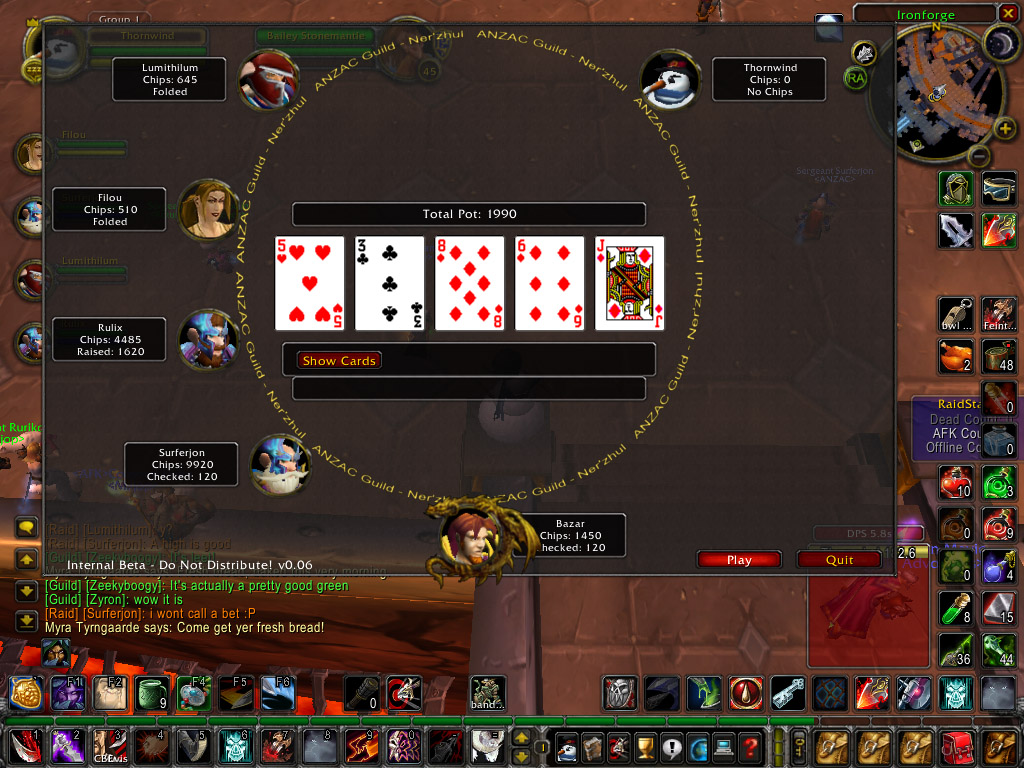Quit the poker table
Screen dimensions: 1024x768
coord(839,560)
